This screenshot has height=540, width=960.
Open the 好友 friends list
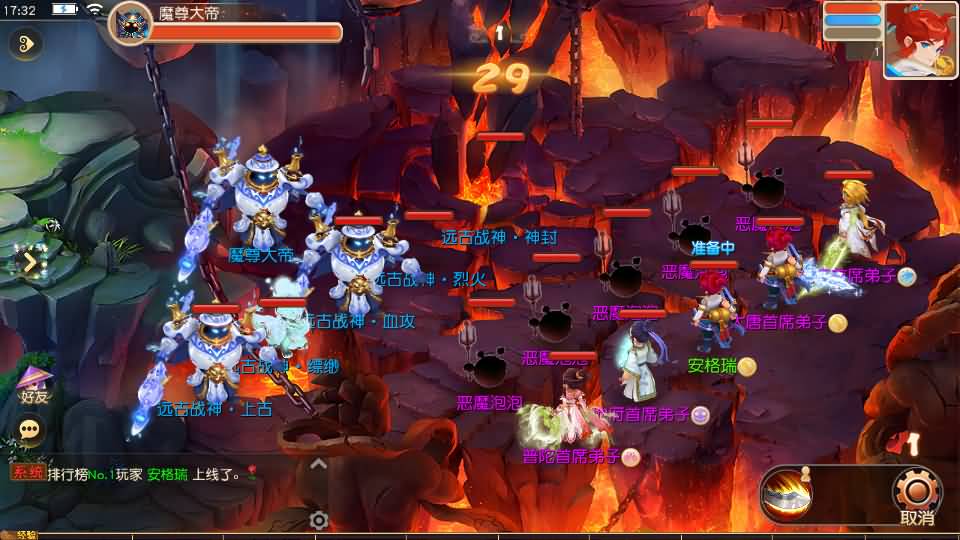coord(35,385)
